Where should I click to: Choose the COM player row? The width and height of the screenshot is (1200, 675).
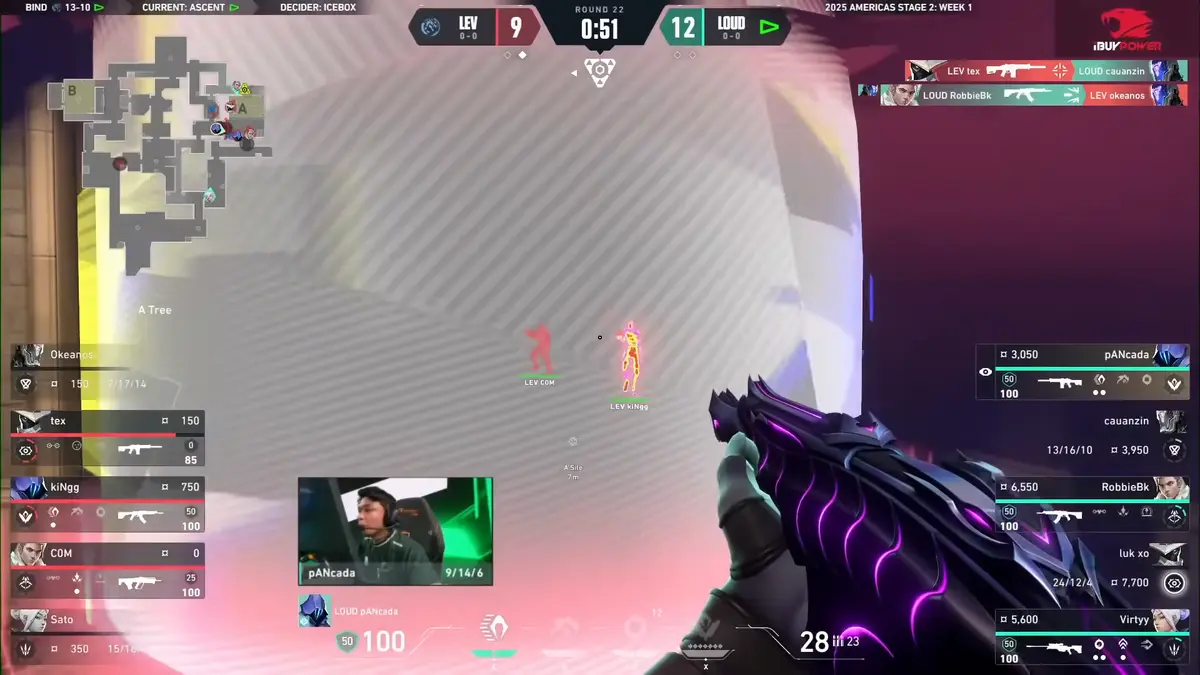[x=107, y=570]
